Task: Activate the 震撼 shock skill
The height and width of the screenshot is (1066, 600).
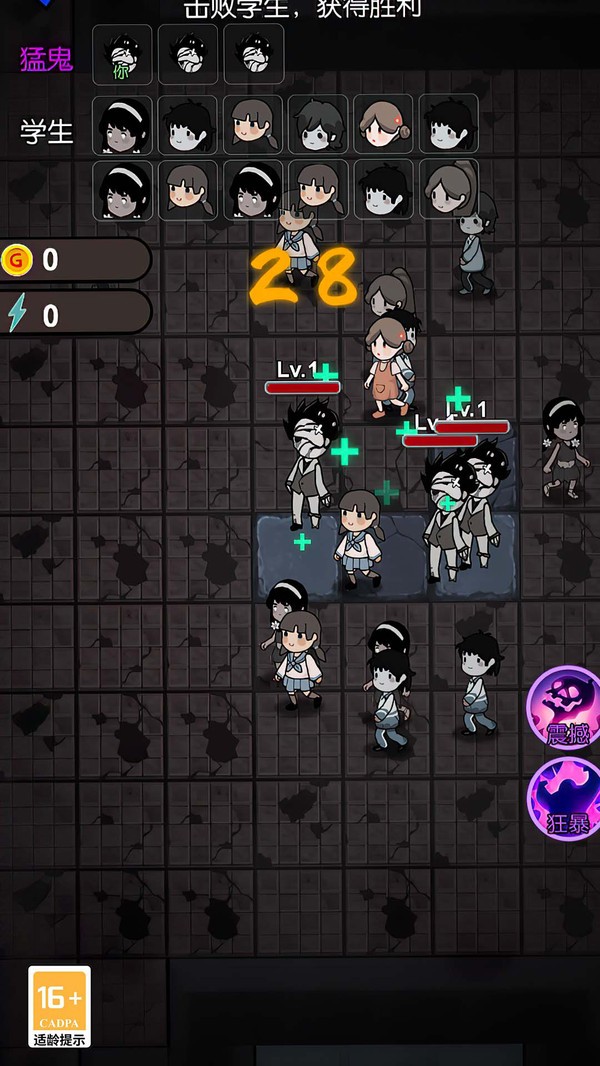Action: 565,706
